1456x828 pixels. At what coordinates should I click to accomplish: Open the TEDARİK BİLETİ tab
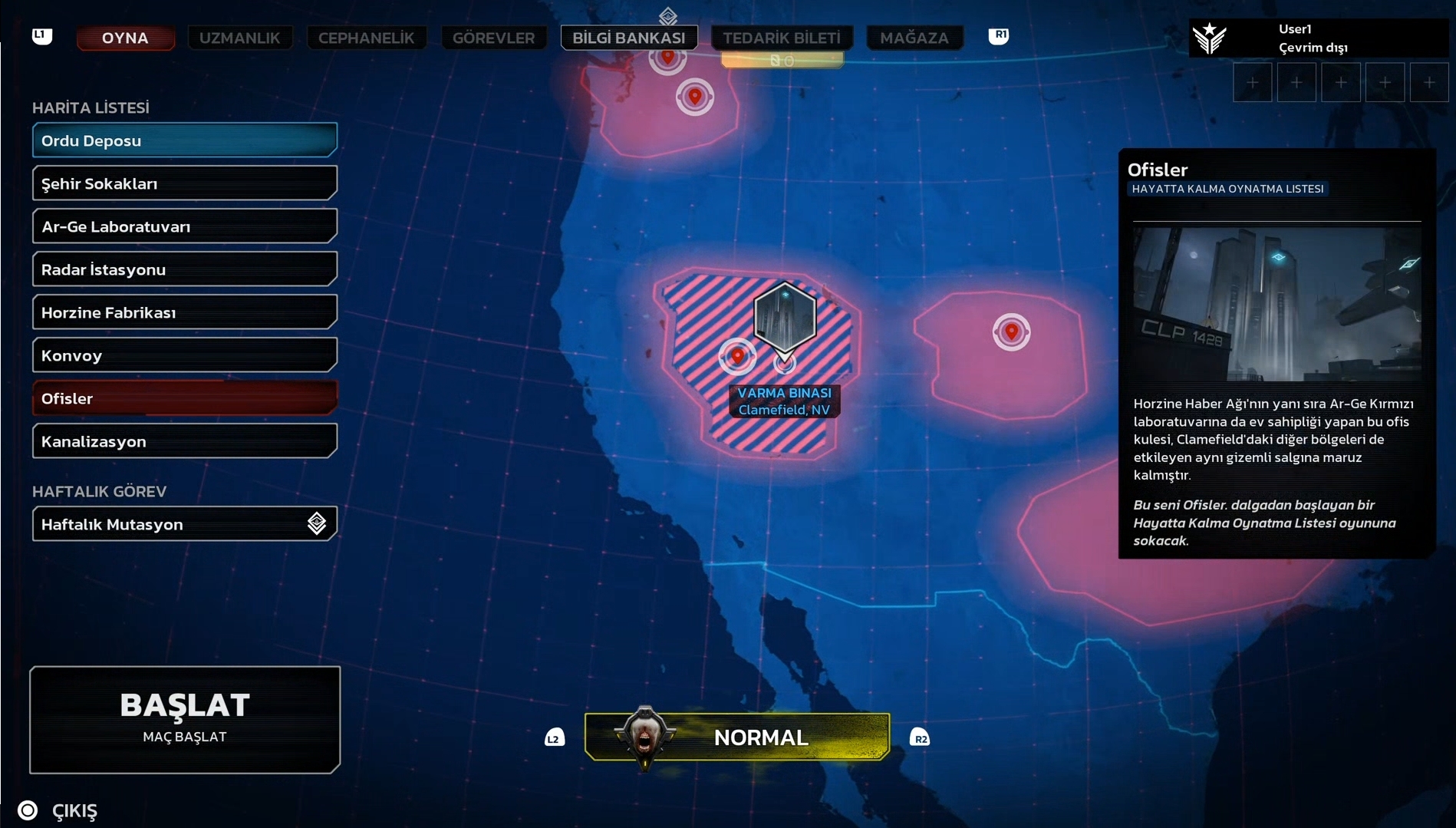tap(782, 38)
